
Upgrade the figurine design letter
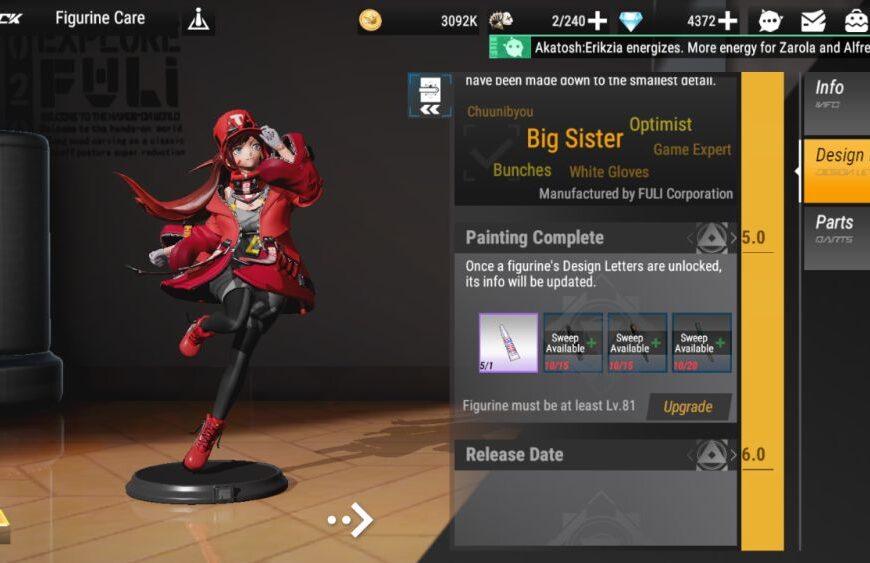point(688,407)
